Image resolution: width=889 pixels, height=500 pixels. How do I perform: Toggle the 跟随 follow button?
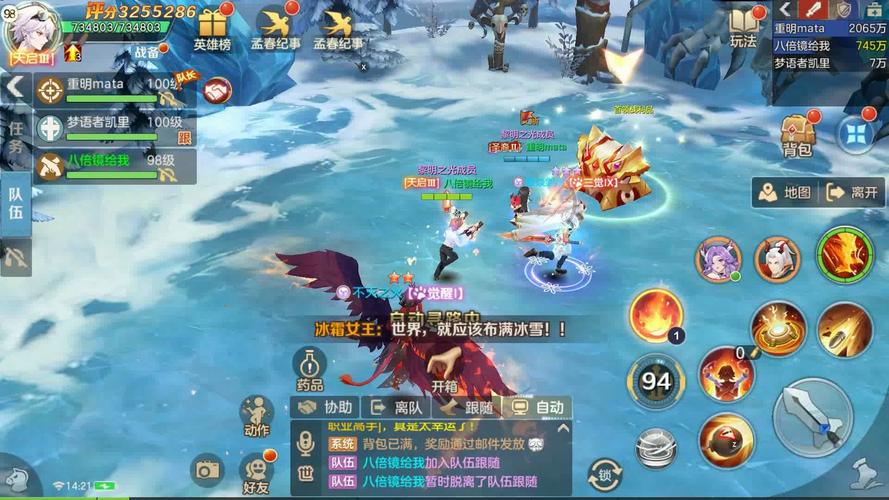tap(467, 407)
